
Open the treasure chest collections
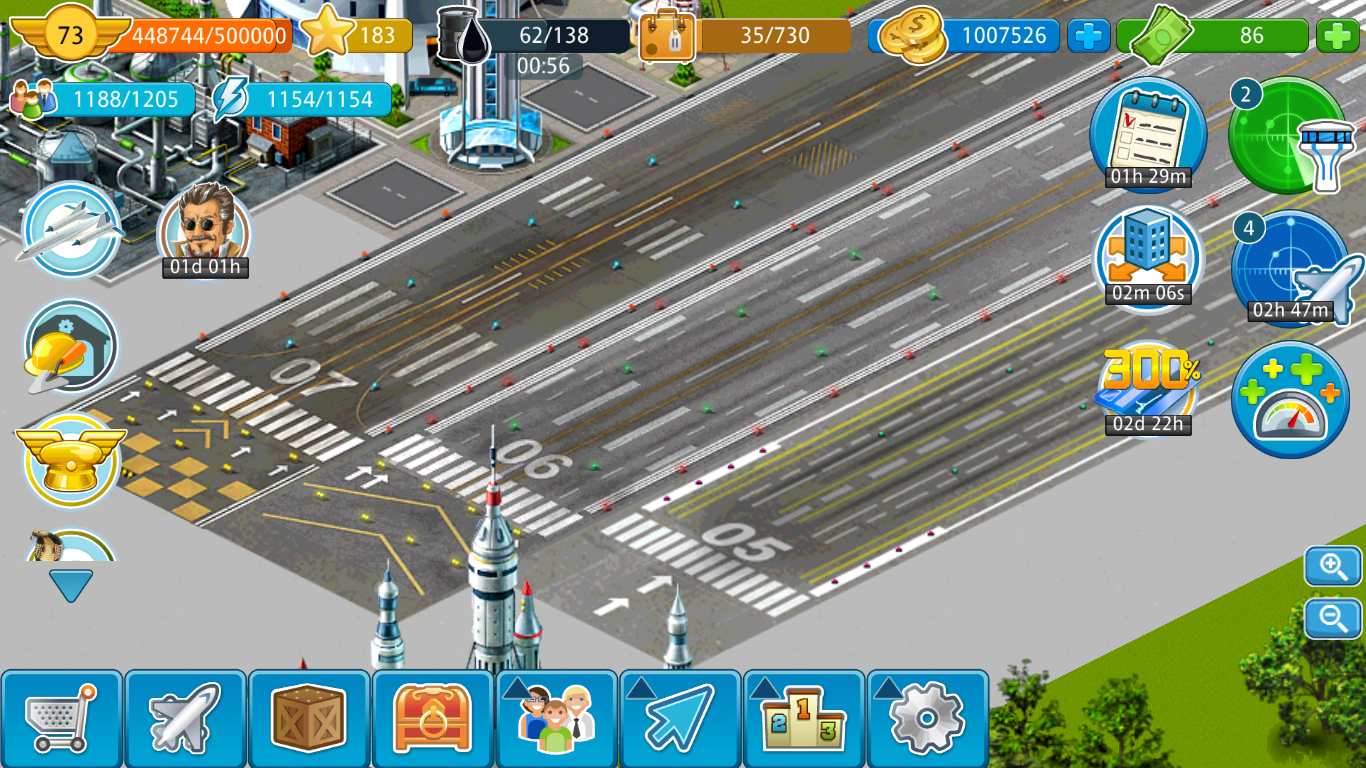coord(433,718)
